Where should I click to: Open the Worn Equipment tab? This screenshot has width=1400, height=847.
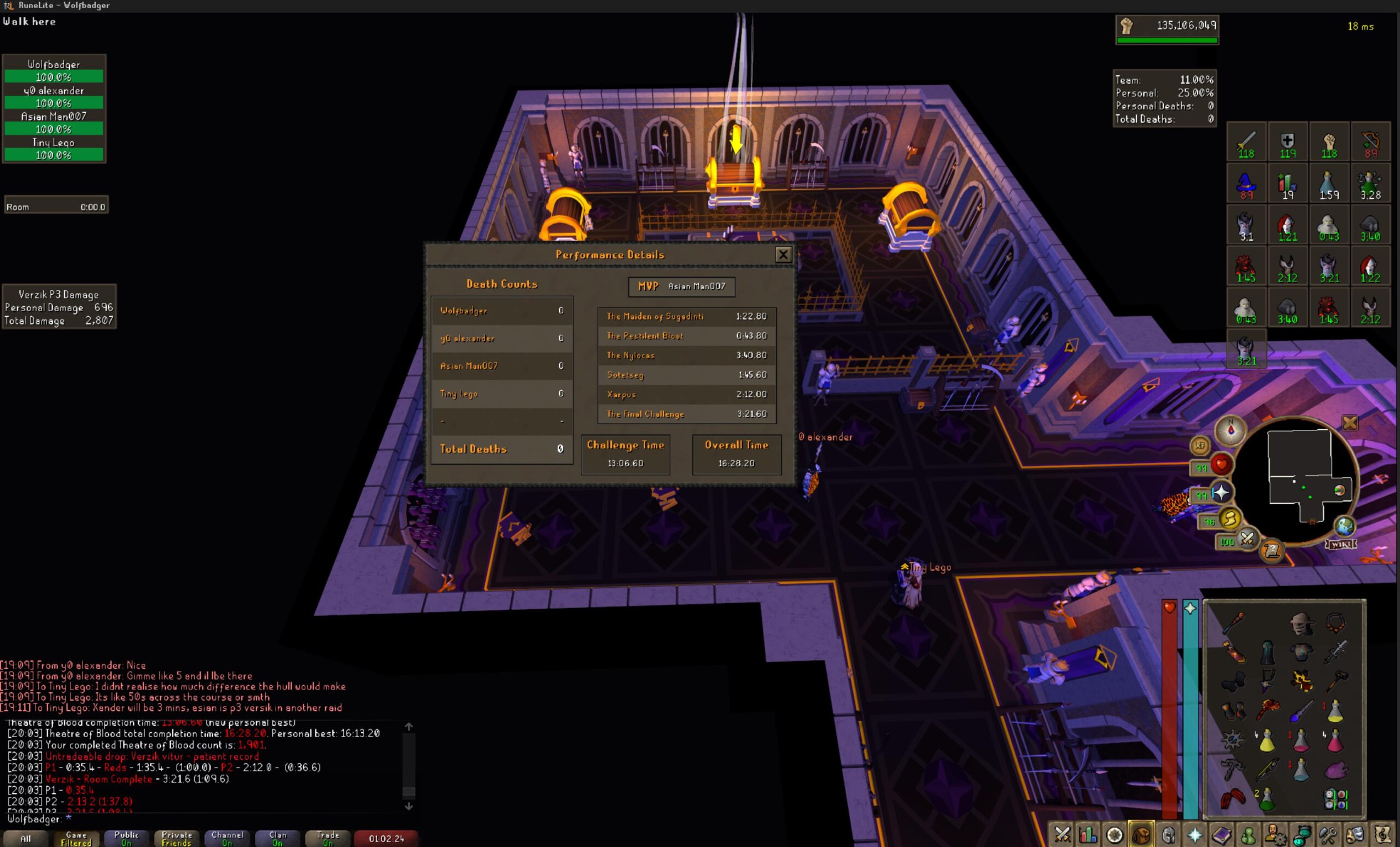coord(1168,834)
